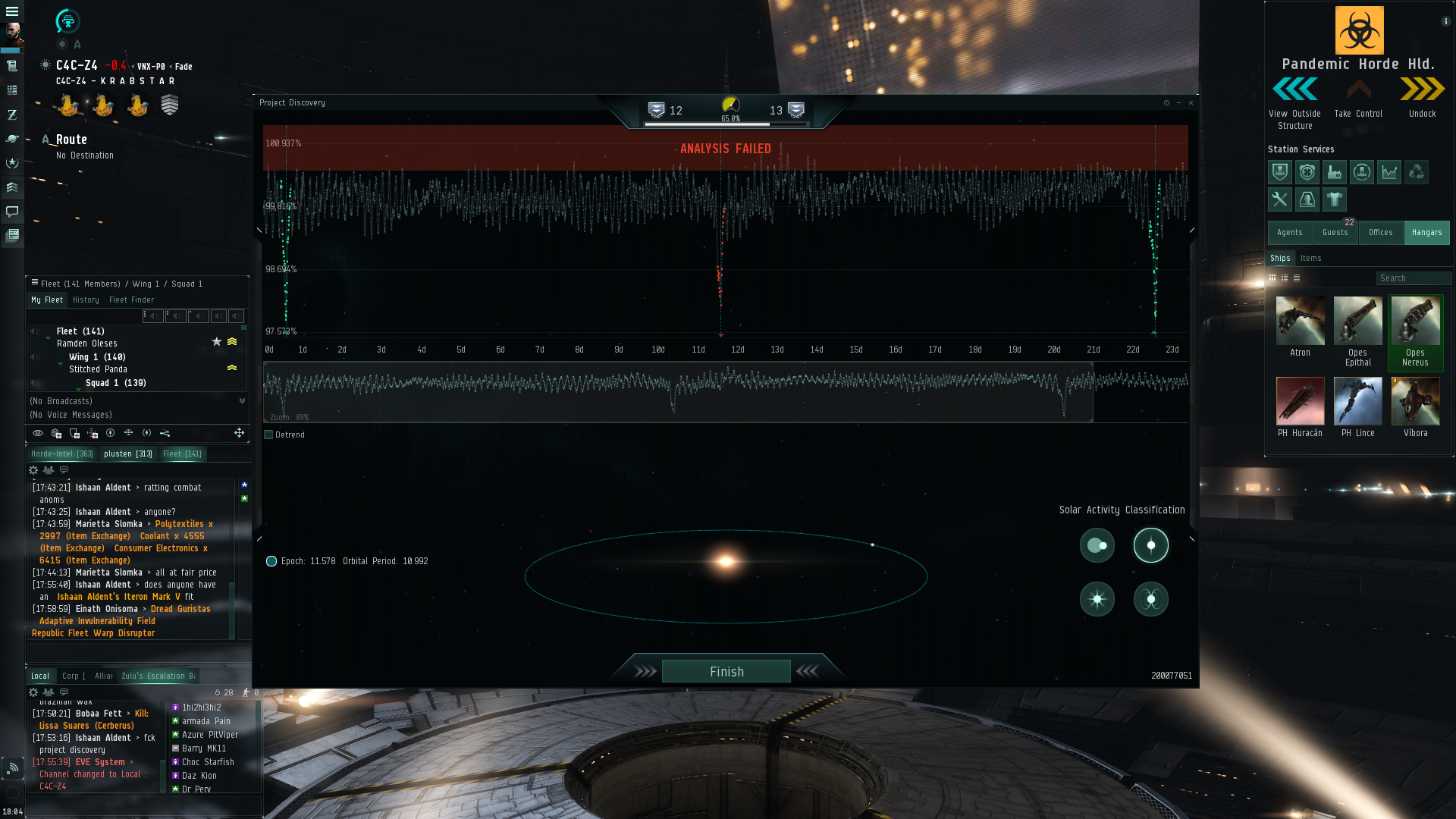Open the Fleet Finder tab
This screenshot has height=819, width=1456.
(131, 300)
